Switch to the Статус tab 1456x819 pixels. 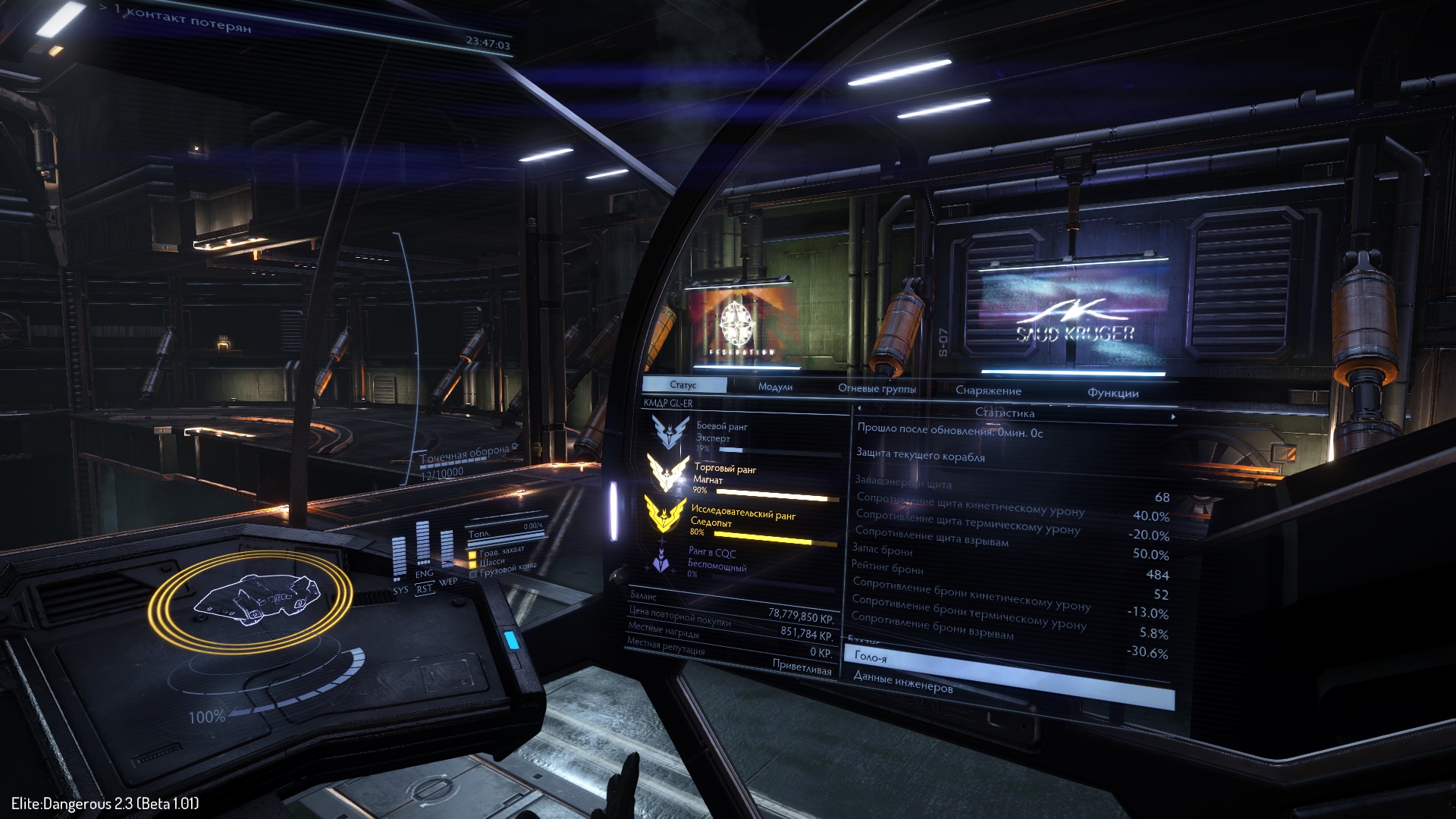(683, 385)
